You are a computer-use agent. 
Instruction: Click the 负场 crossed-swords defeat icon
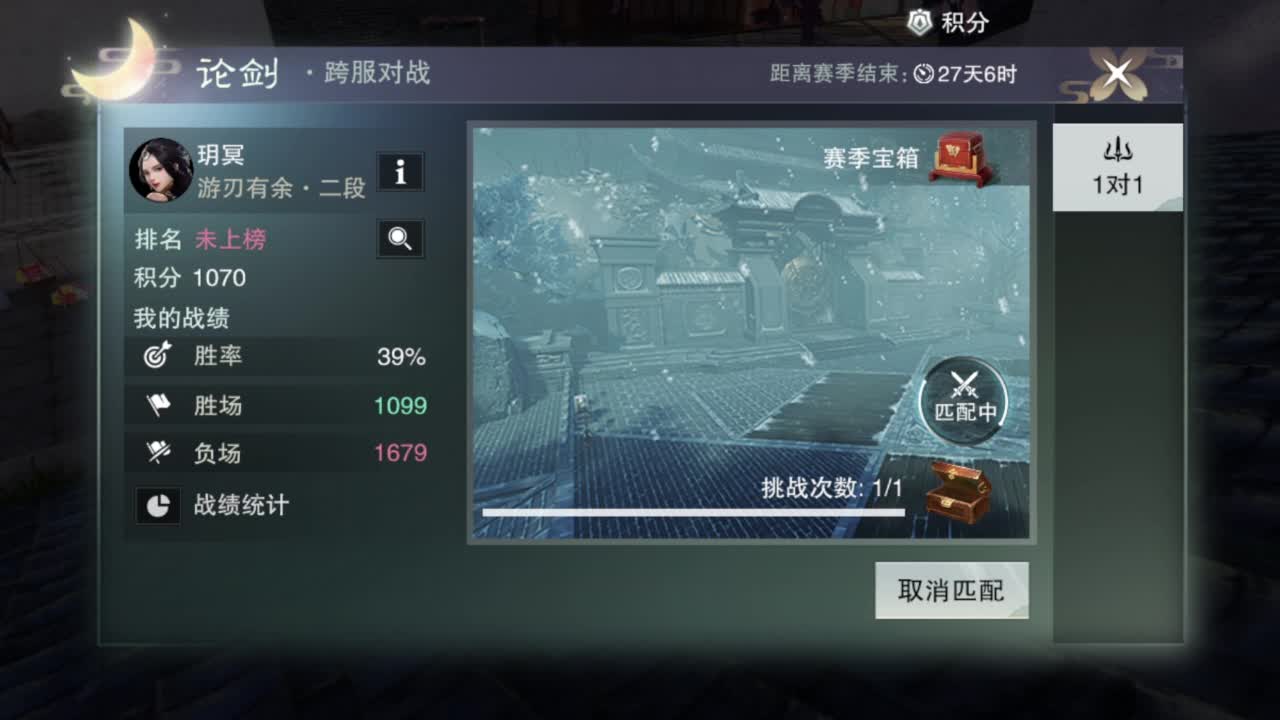(x=157, y=453)
